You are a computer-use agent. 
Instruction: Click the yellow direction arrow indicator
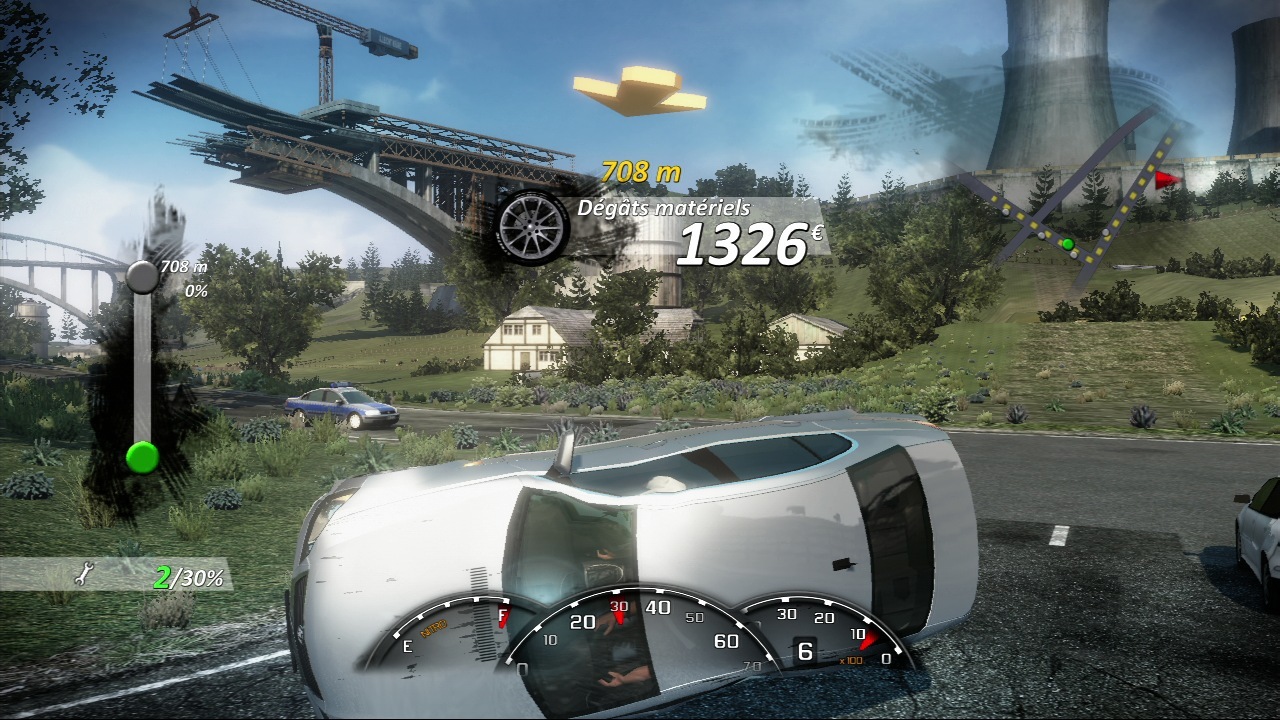(640, 90)
